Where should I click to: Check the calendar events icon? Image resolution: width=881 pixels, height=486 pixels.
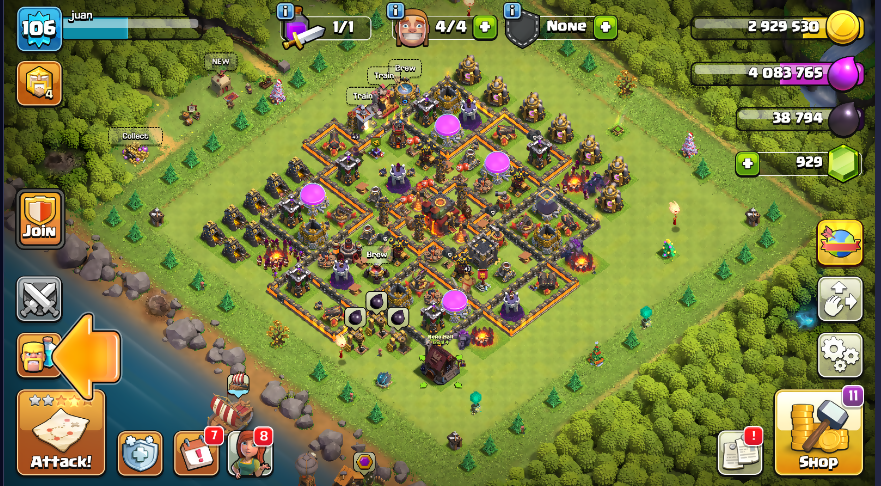pyautogui.click(x=195, y=453)
